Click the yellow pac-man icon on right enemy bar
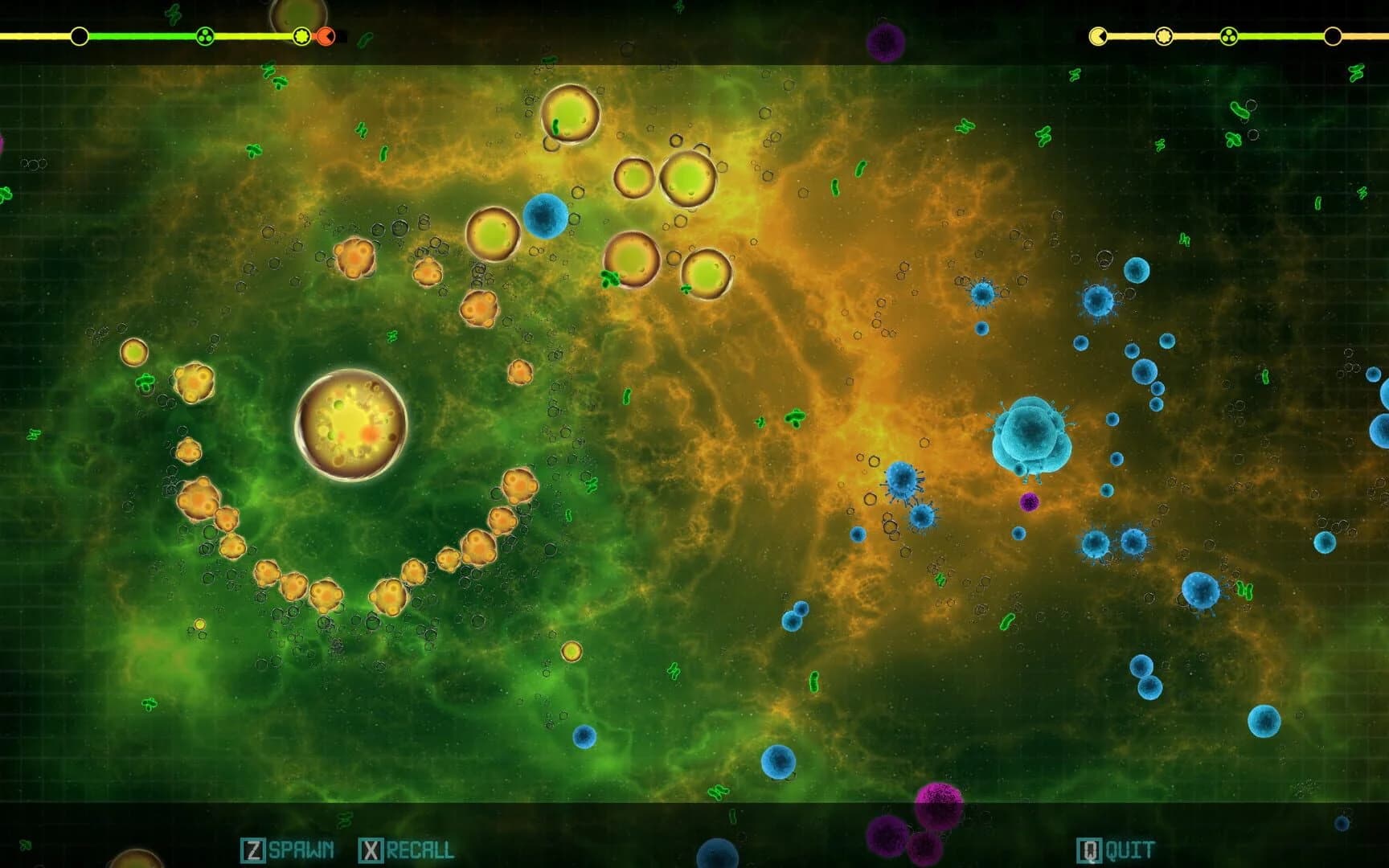The width and height of the screenshot is (1389, 868). click(x=1098, y=35)
